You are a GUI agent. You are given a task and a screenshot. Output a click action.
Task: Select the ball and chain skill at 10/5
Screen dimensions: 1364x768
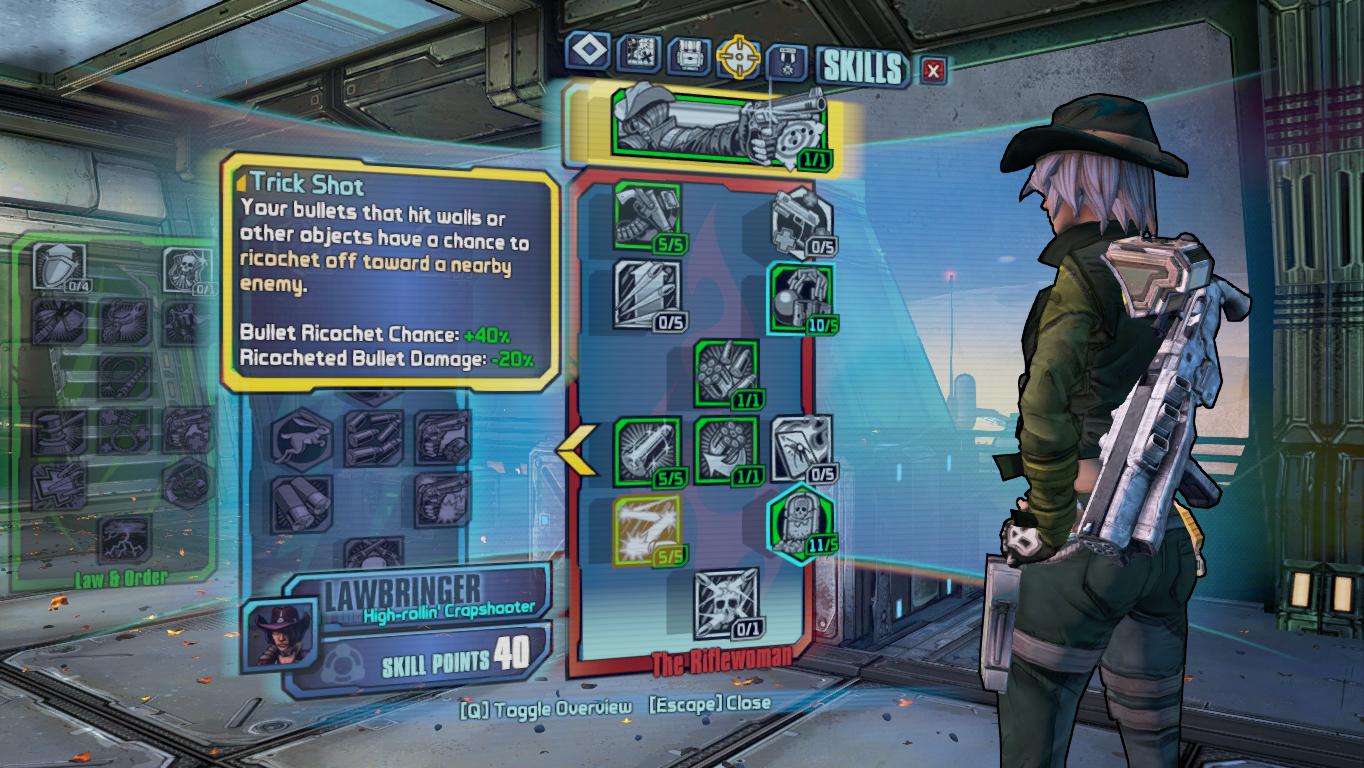(x=802, y=299)
